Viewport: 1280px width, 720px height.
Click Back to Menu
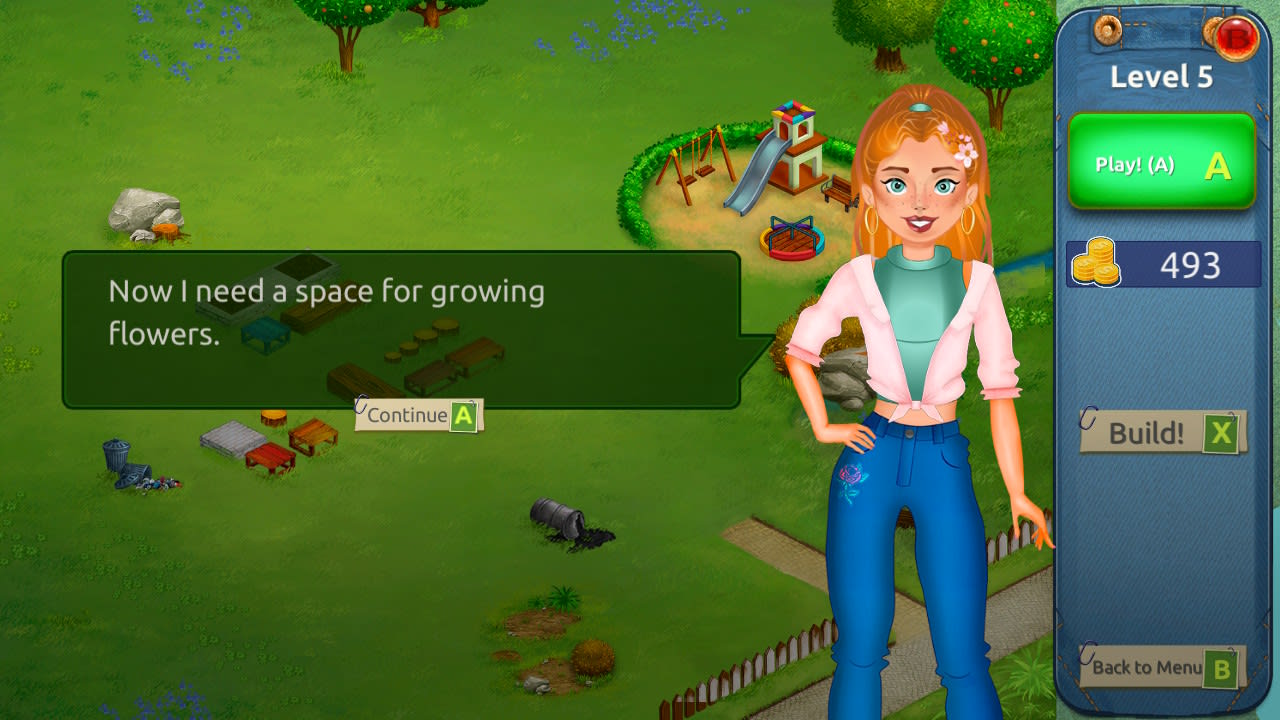tap(1150, 668)
